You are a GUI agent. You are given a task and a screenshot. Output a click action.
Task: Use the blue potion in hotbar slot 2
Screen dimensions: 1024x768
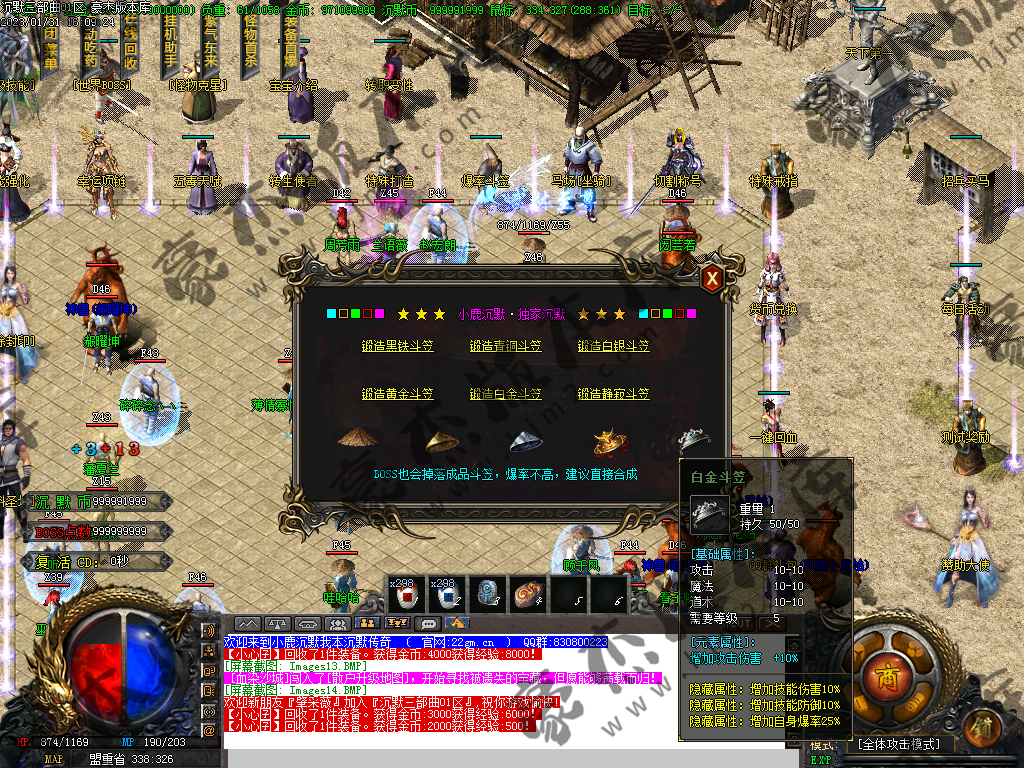click(449, 596)
